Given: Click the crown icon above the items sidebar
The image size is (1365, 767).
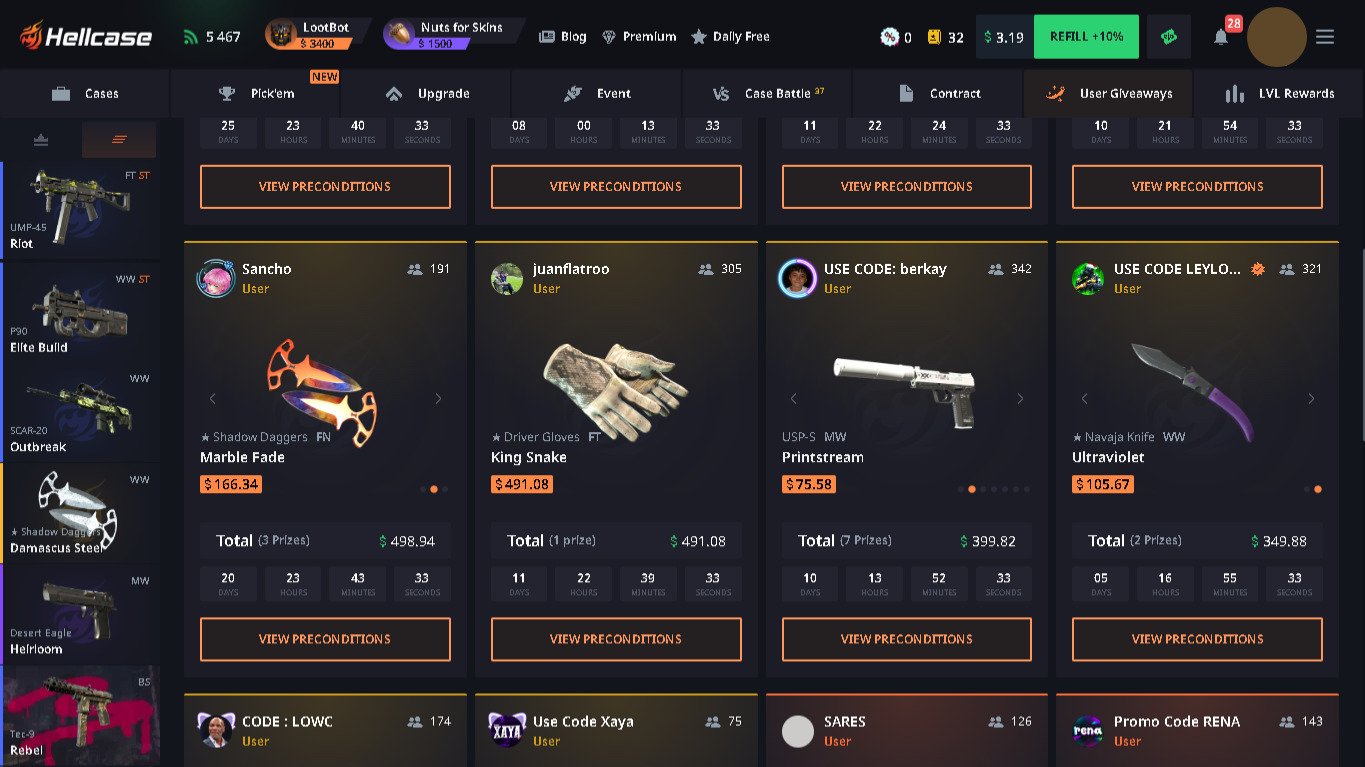Looking at the screenshot, I should coord(40,139).
